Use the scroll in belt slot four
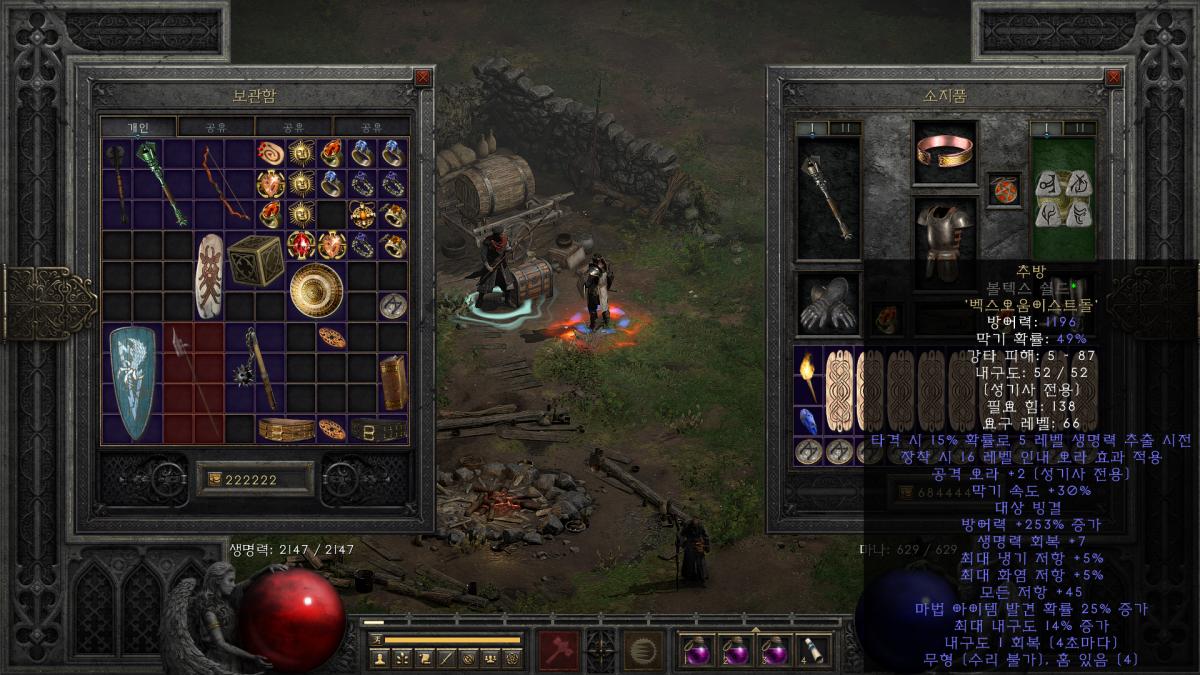1200x675 pixels. (810, 651)
